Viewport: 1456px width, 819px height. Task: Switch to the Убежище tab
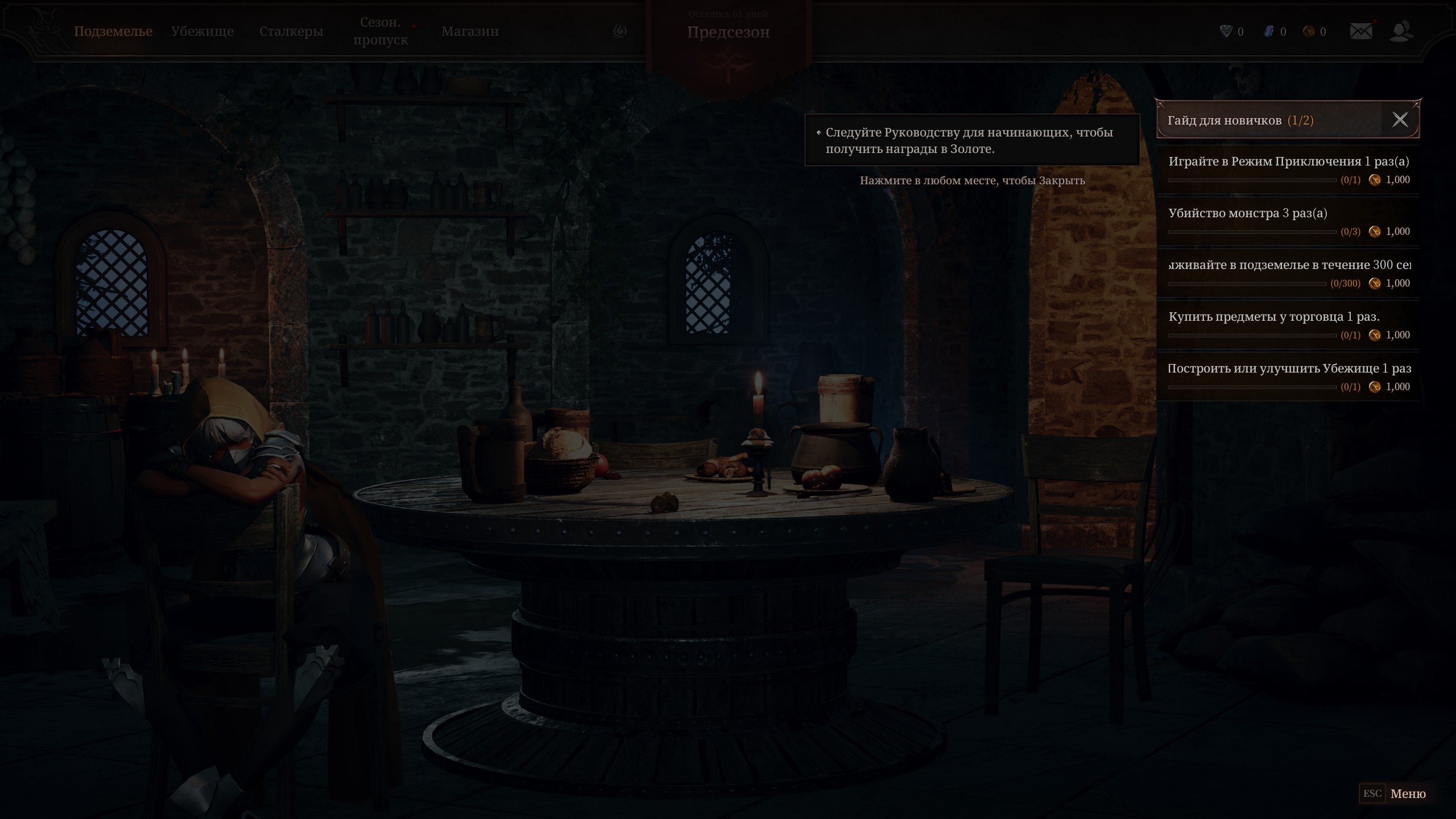click(x=202, y=31)
